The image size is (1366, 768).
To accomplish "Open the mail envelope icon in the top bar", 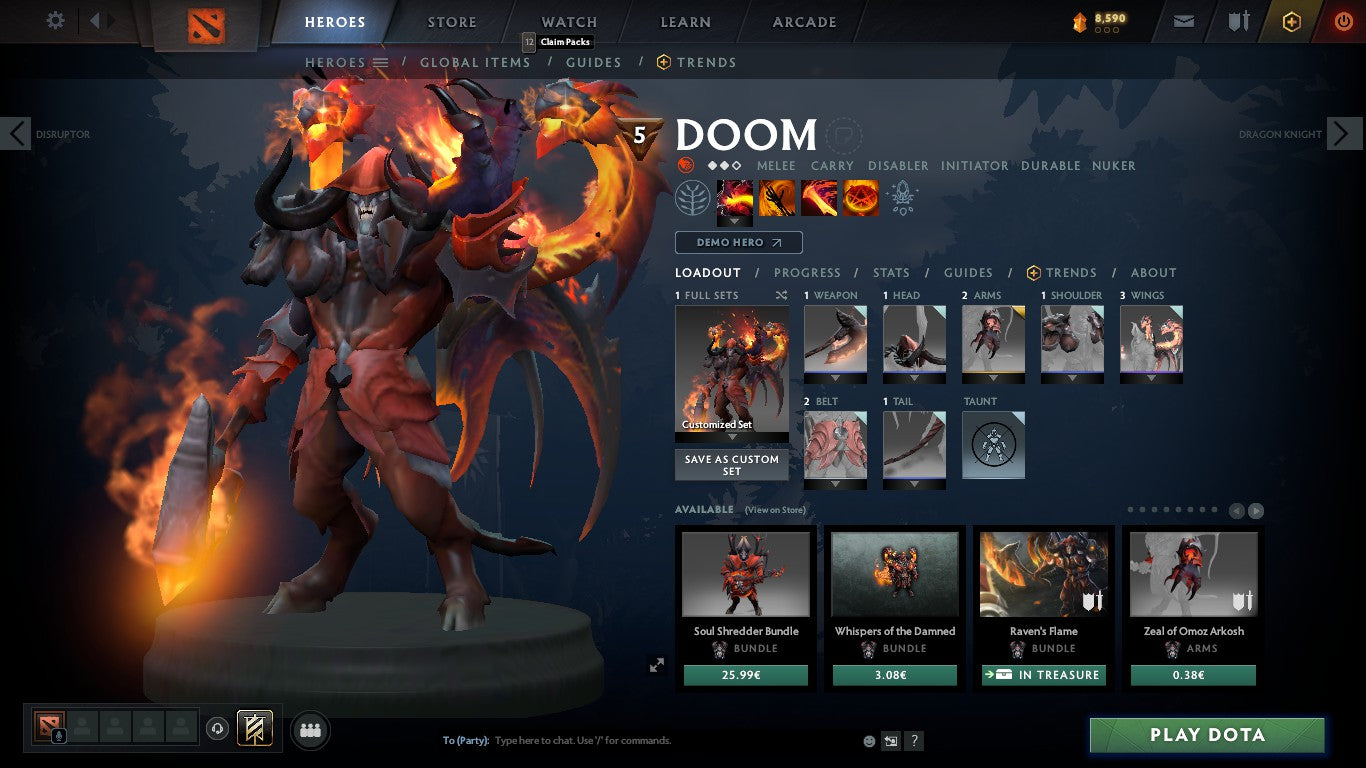I will click(x=1183, y=19).
